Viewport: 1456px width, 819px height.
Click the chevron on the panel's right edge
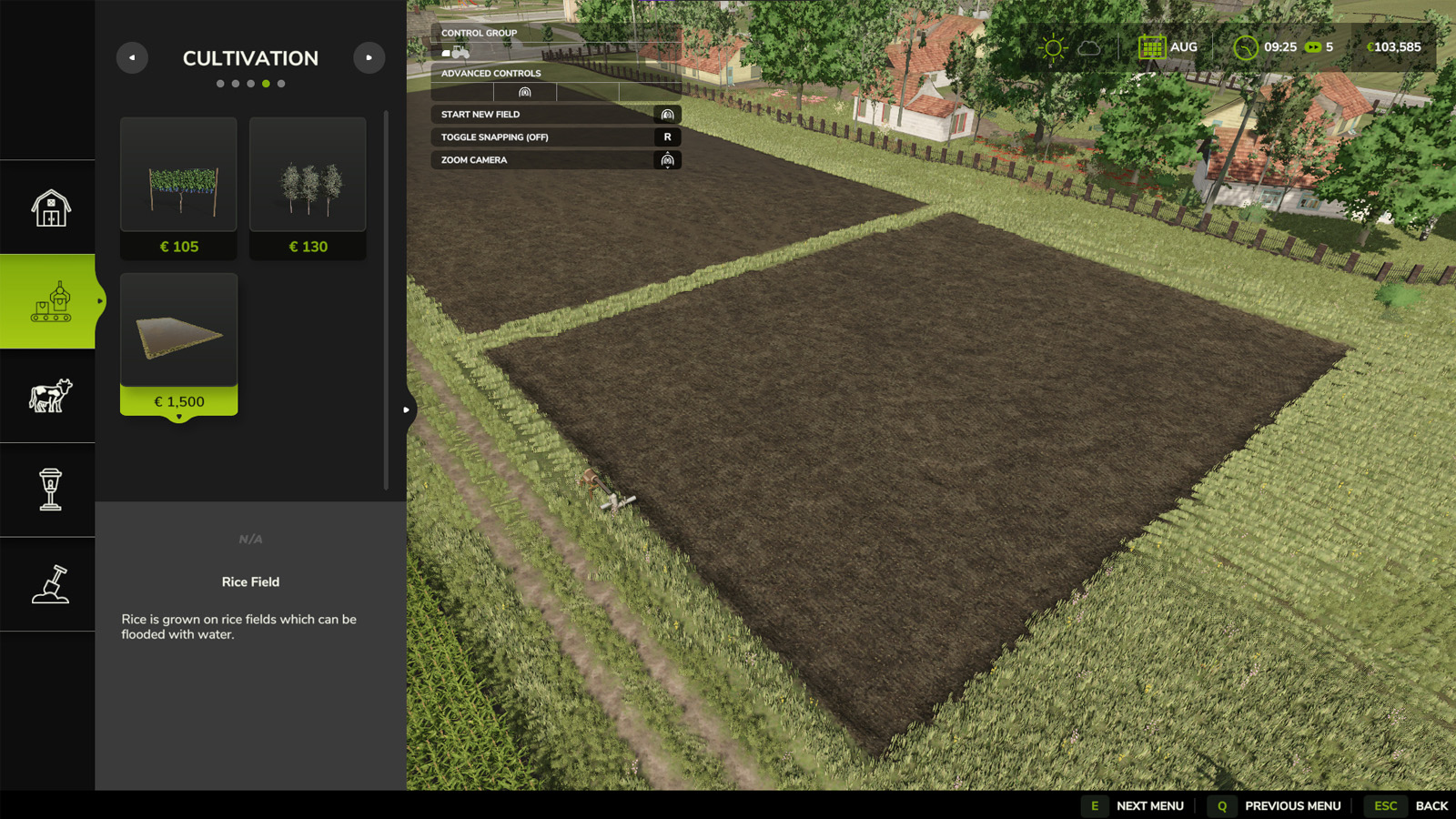point(407,409)
